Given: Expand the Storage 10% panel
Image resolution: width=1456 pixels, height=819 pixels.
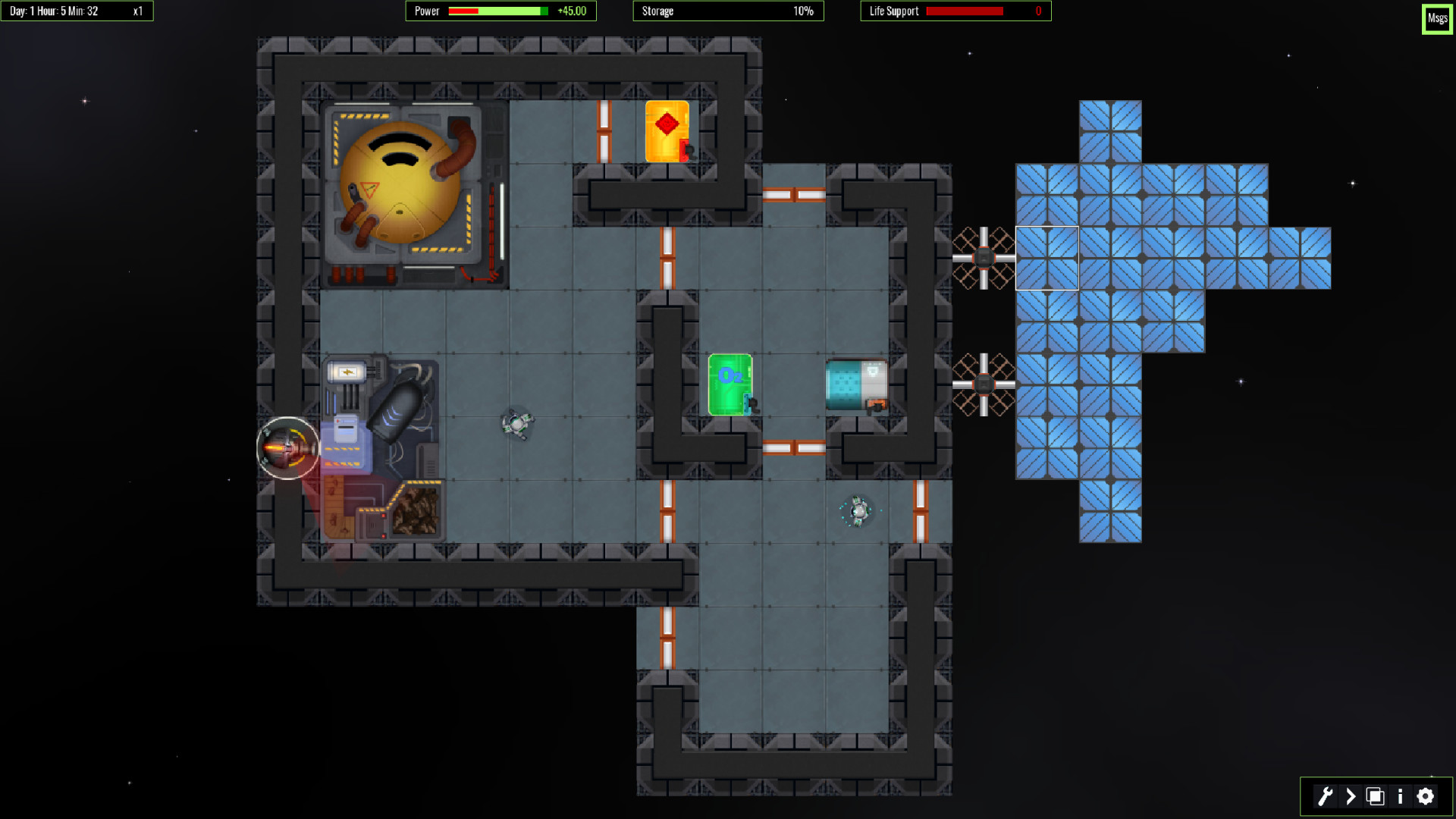Looking at the screenshot, I should click(727, 11).
